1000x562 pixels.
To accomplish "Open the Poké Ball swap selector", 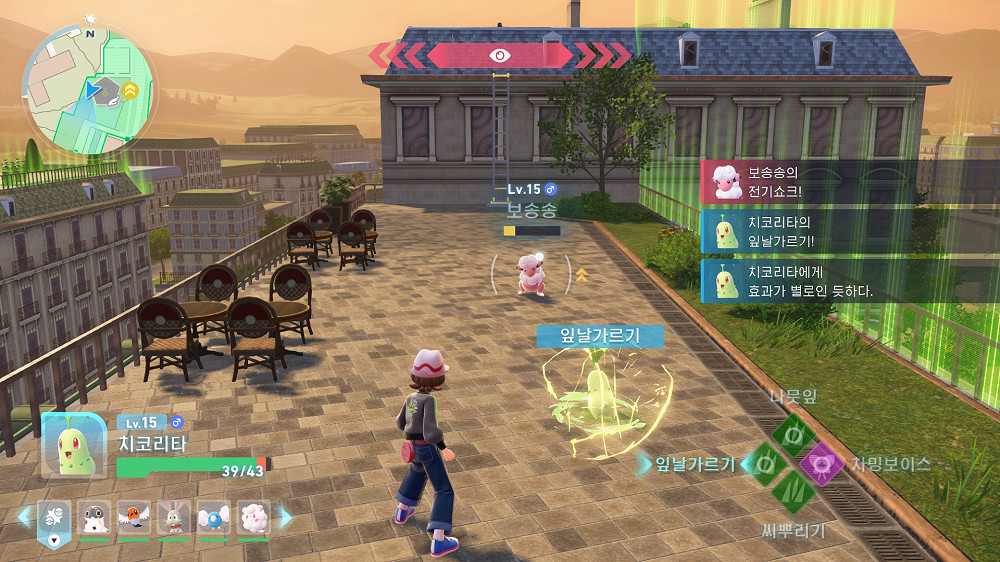I will 54,519.
